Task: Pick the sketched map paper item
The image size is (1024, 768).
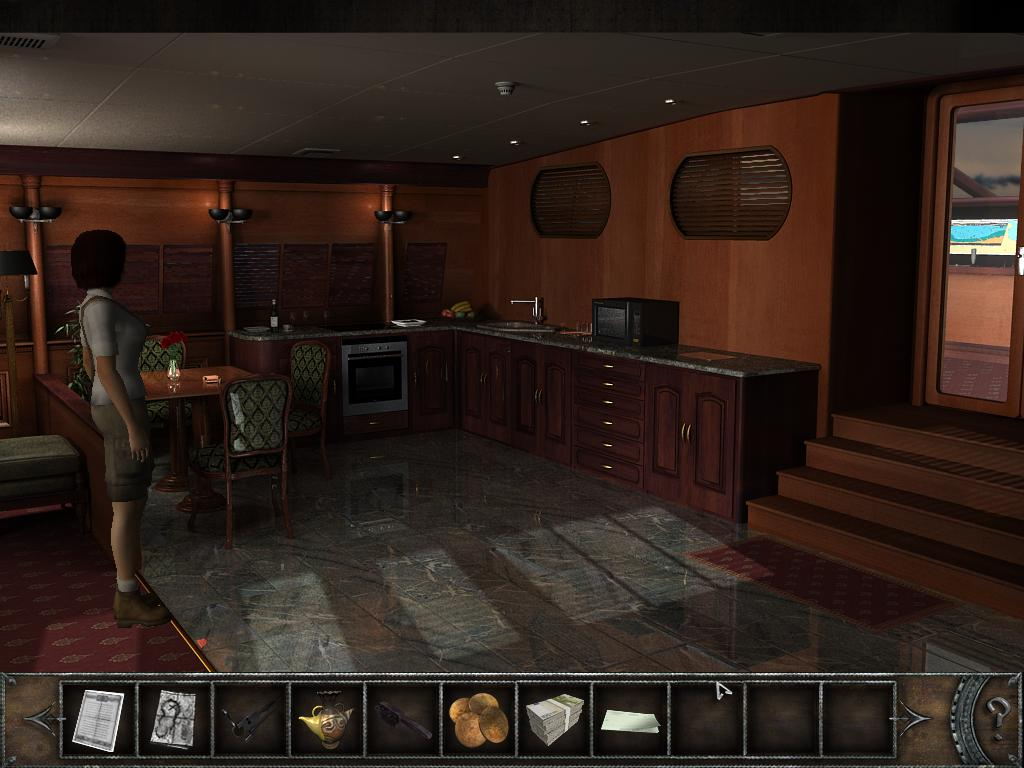Action: [x=173, y=719]
